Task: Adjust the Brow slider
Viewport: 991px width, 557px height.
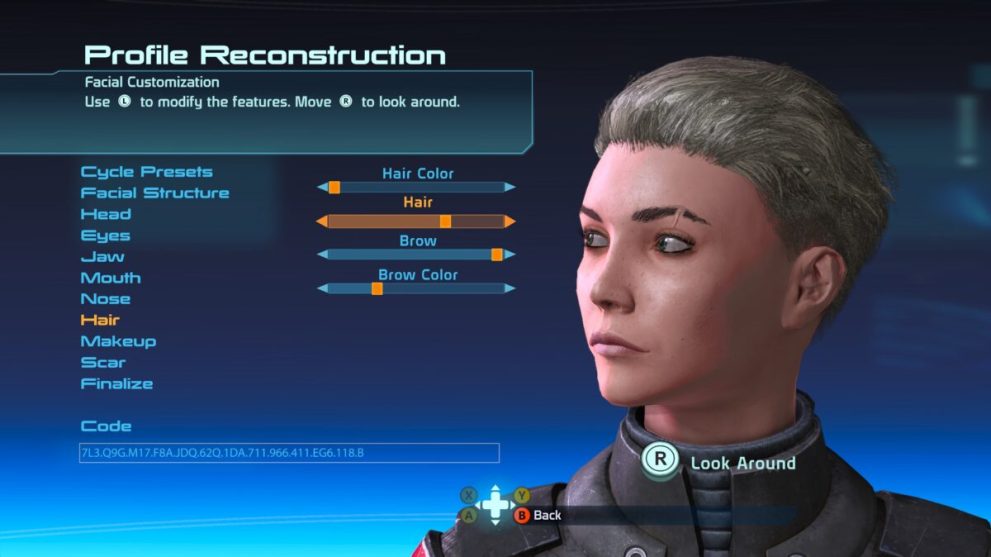Action: coord(416,255)
